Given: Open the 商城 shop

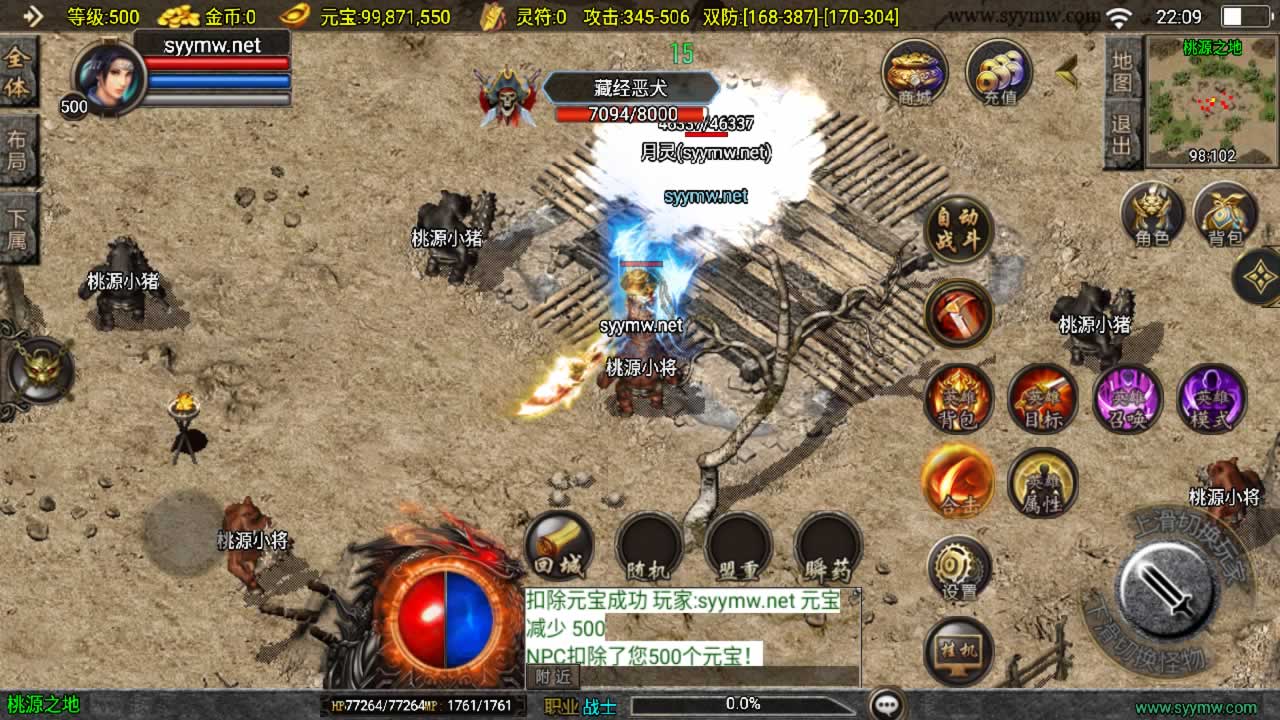Looking at the screenshot, I should pos(915,73).
